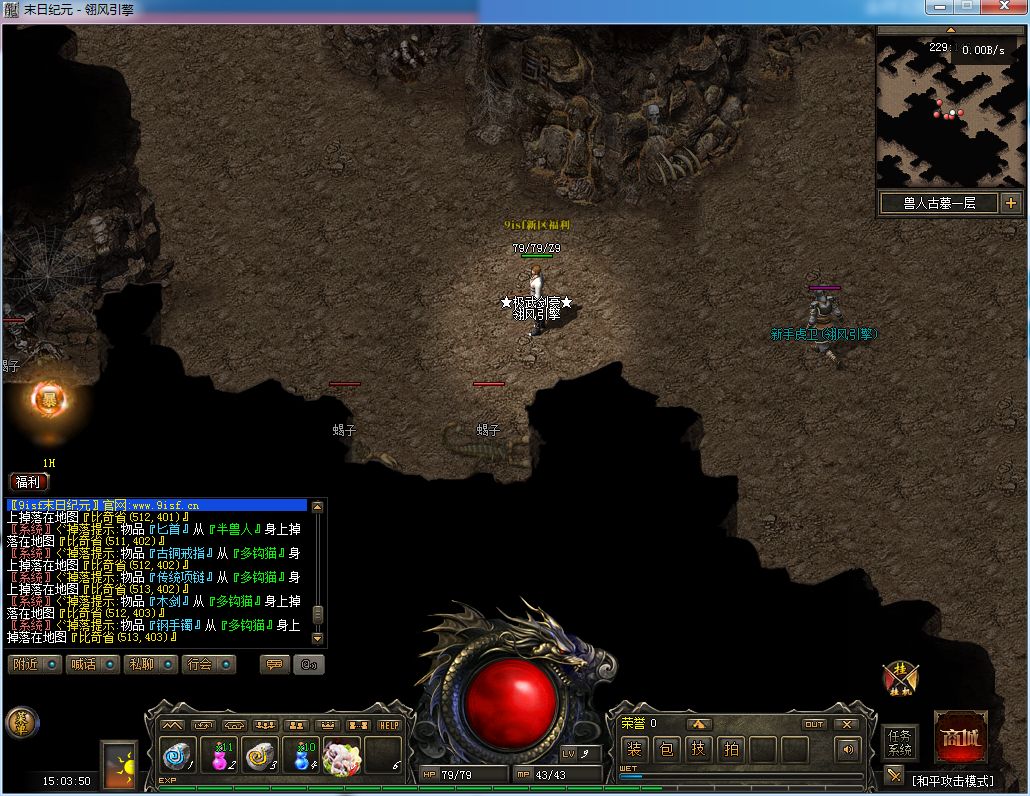Image resolution: width=1030 pixels, height=796 pixels.
Task: Open the 拍 auction panel
Action: [x=732, y=748]
